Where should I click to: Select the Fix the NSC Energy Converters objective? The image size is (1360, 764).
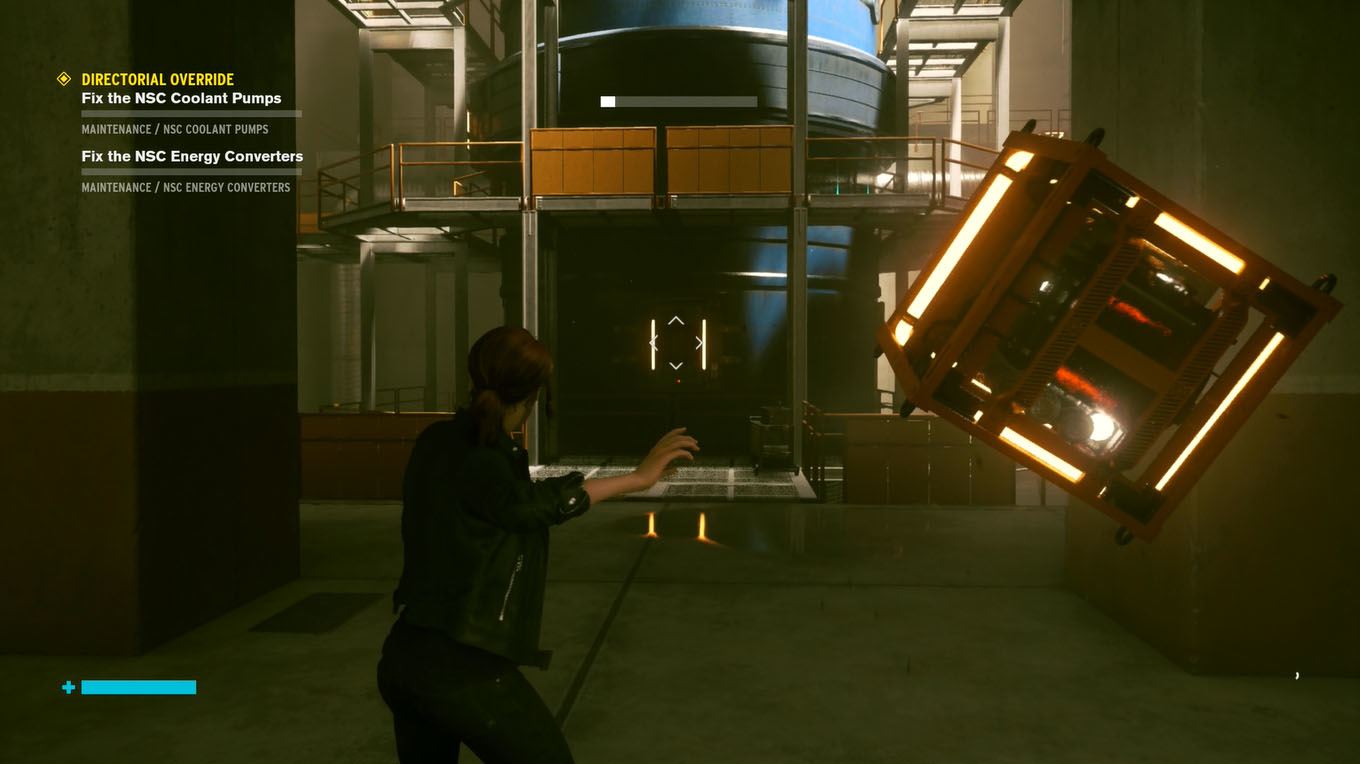coord(192,155)
